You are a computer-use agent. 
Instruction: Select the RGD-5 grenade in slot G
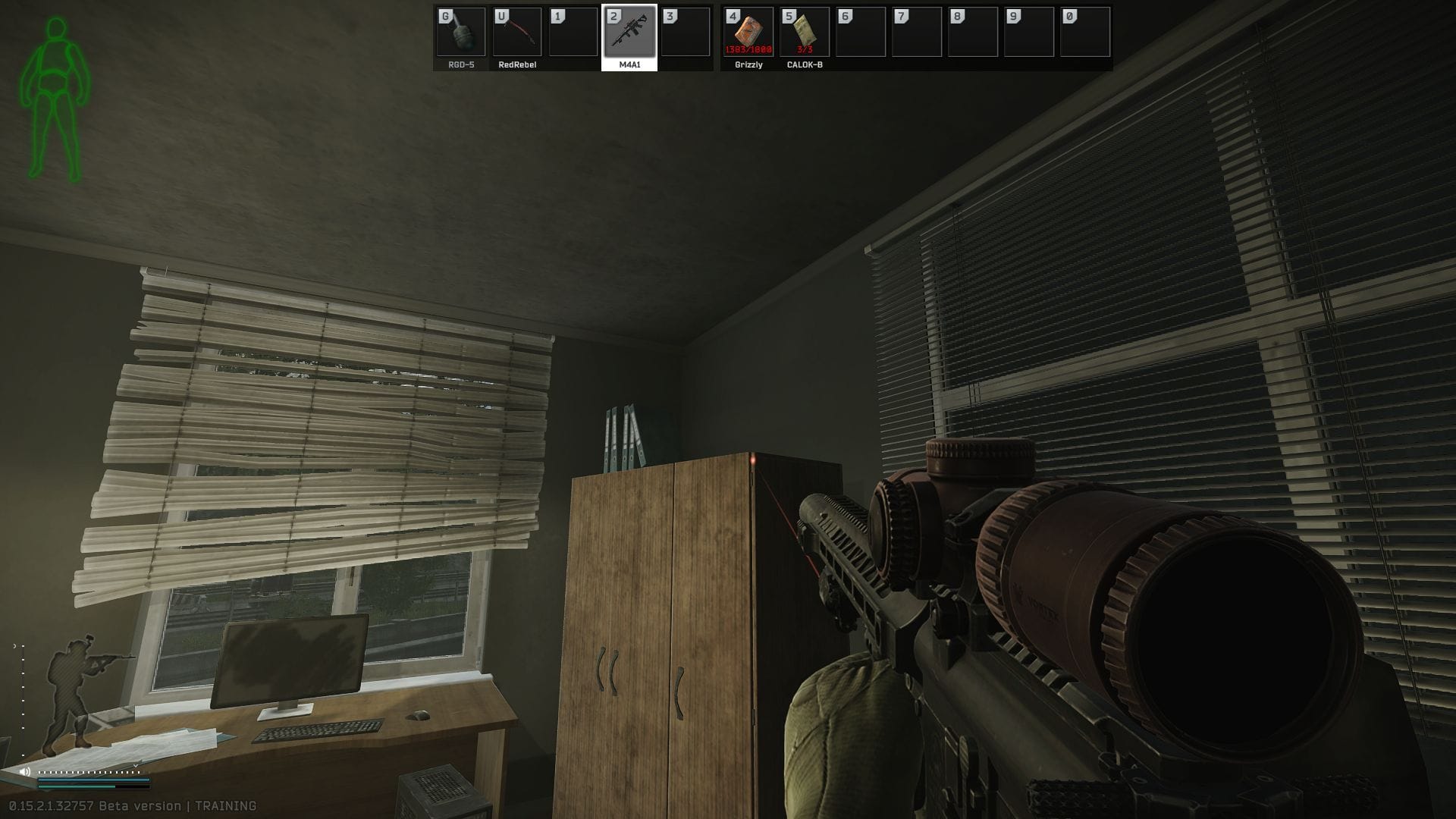click(463, 33)
